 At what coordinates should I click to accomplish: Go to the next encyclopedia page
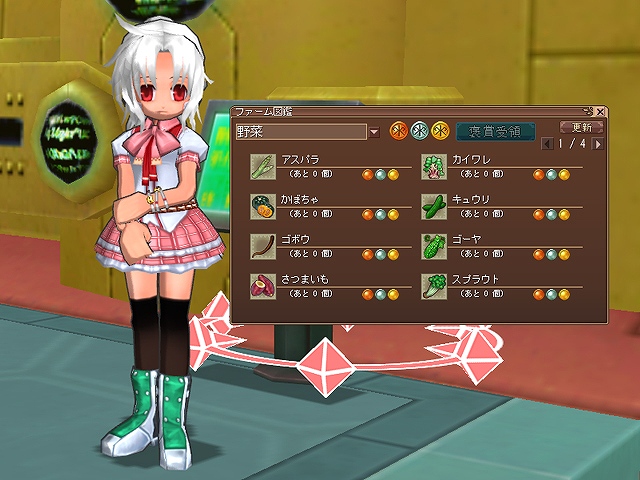(x=598, y=144)
